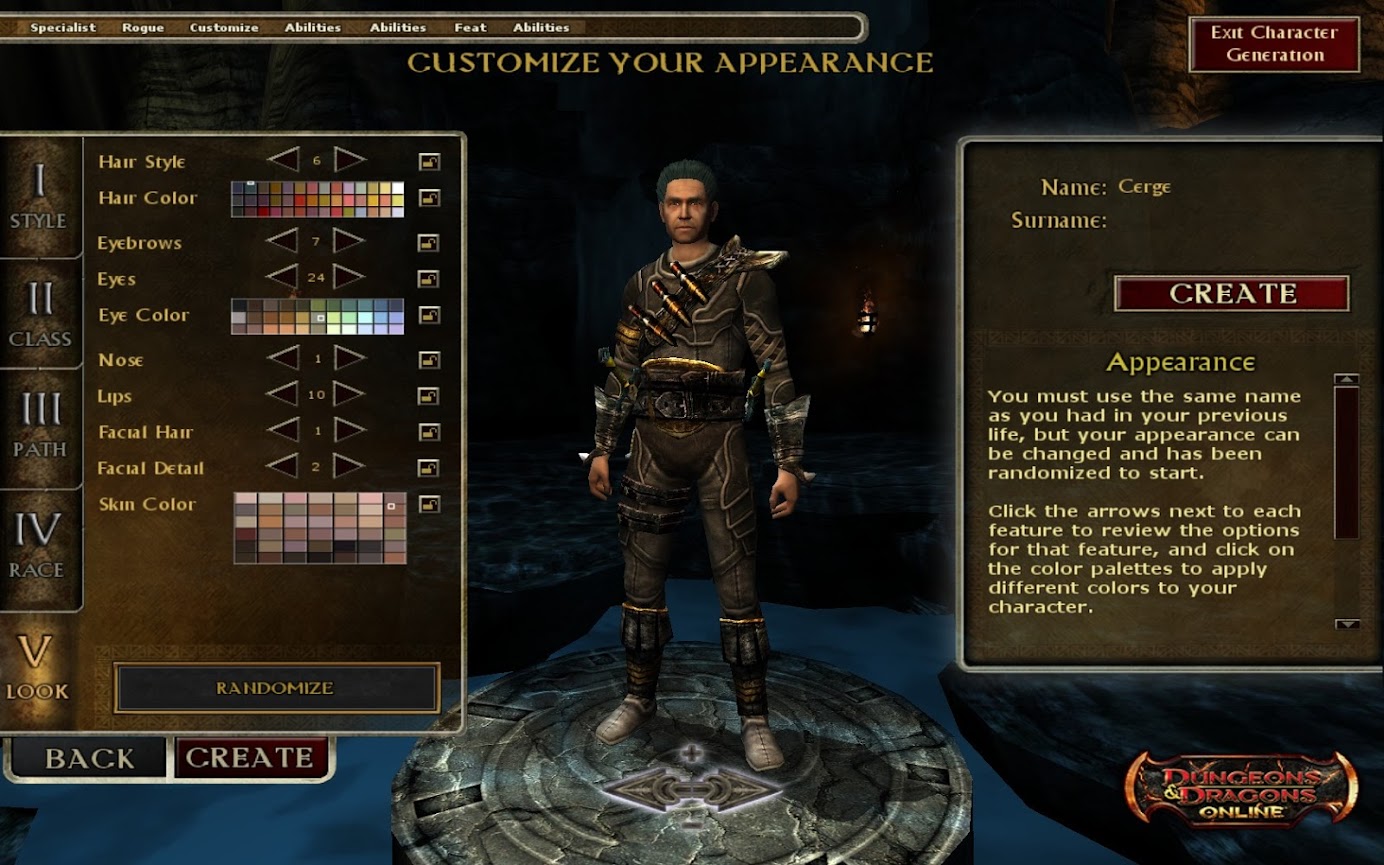
Task: Select the Path tab
Action: click(x=40, y=425)
